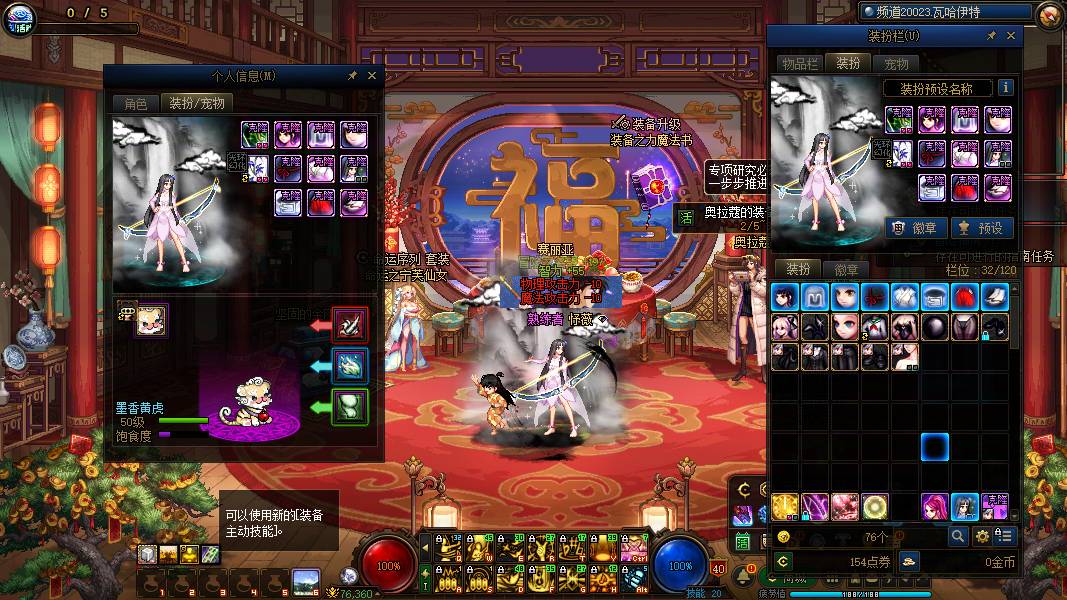Close the 装扮栏 avatar inventory window

point(1011,37)
